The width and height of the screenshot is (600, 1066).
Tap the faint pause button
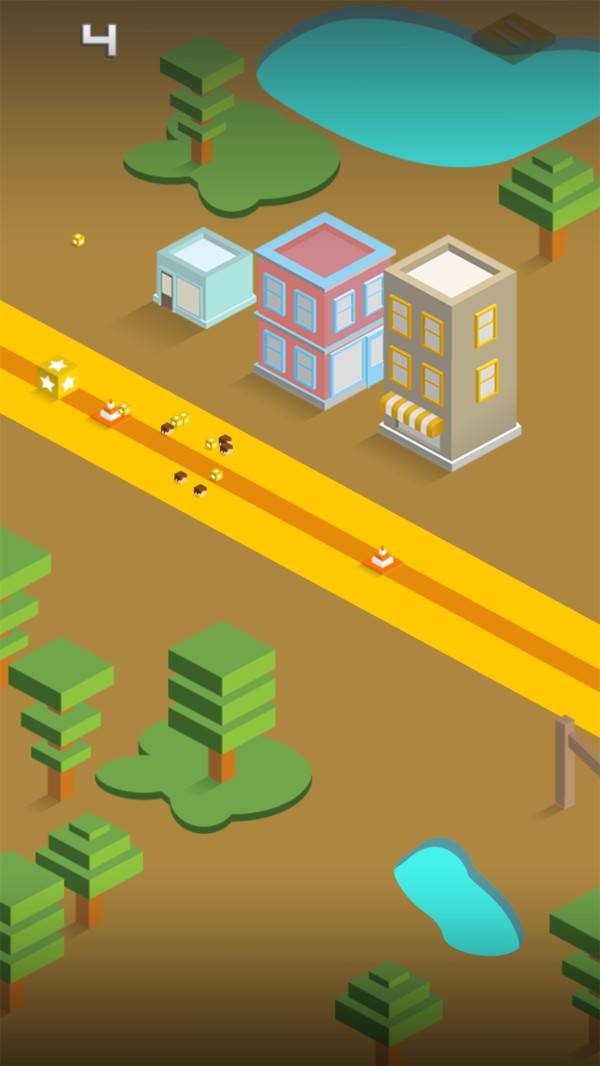coord(514,36)
